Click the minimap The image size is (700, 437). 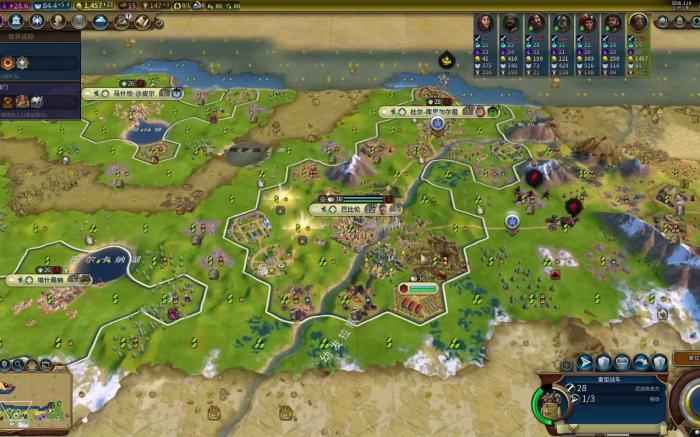point(35,402)
